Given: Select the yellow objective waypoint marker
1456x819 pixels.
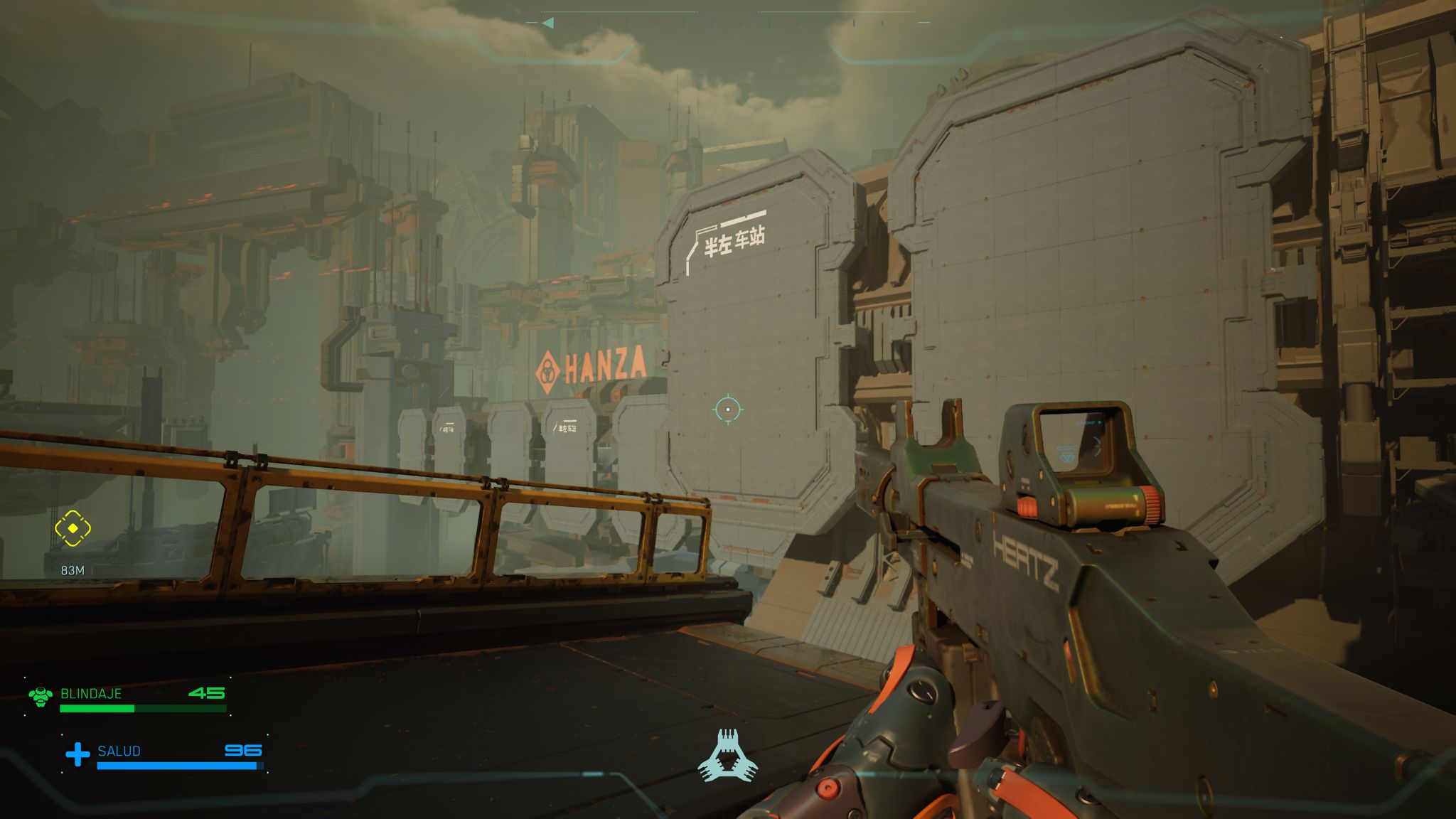Looking at the screenshot, I should click(x=73, y=528).
